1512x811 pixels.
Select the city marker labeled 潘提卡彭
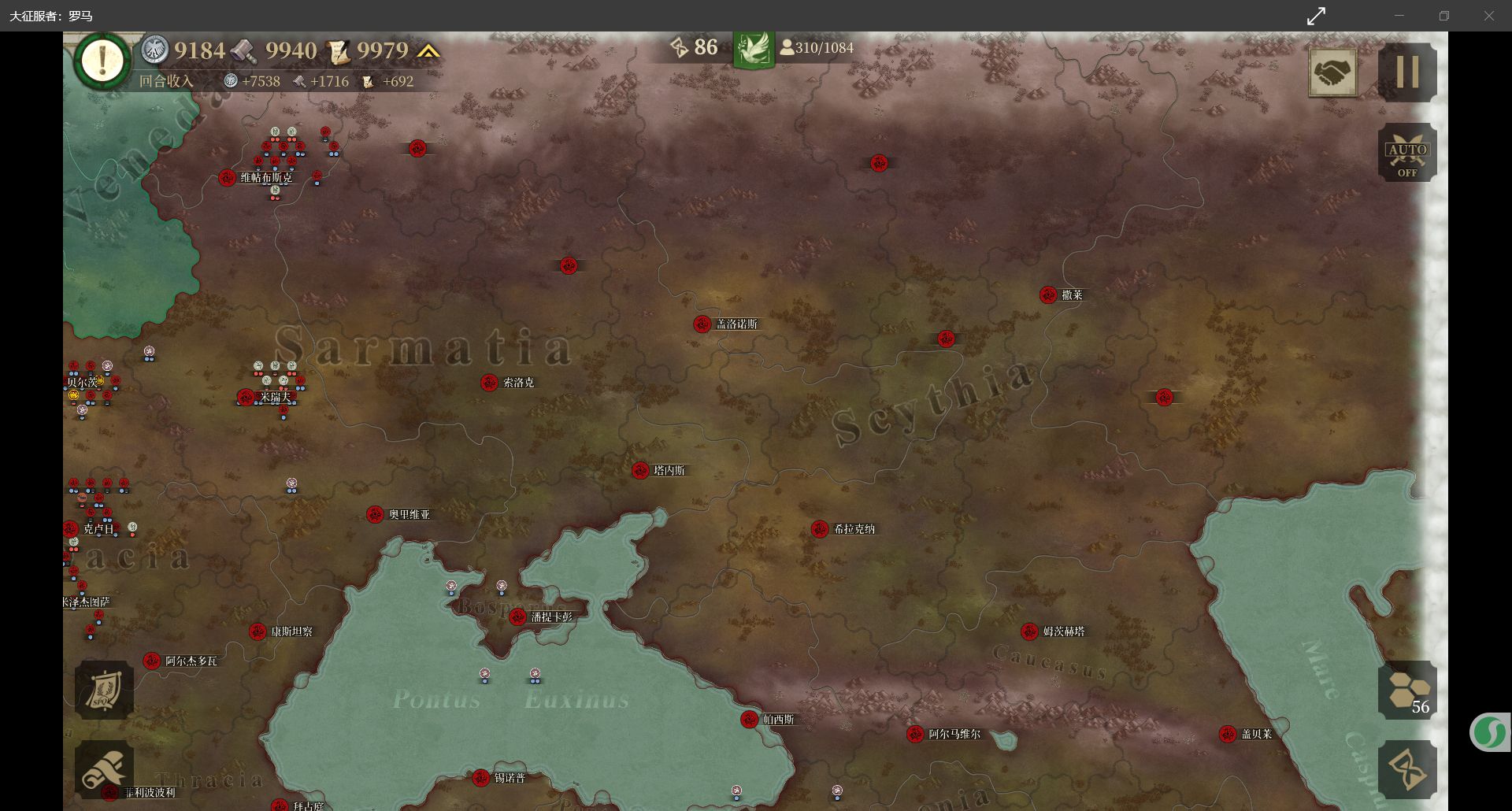[x=517, y=617]
